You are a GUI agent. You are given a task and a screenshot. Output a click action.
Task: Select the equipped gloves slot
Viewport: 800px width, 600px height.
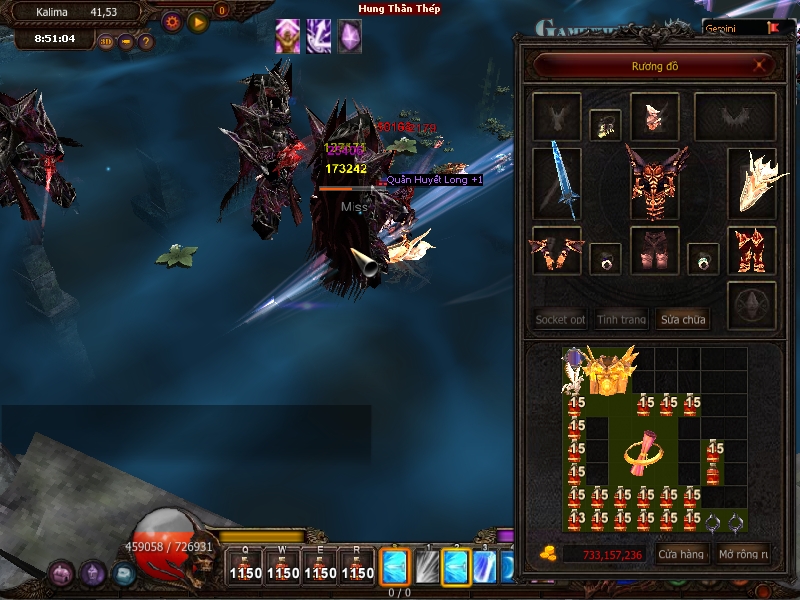pos(557,250)
